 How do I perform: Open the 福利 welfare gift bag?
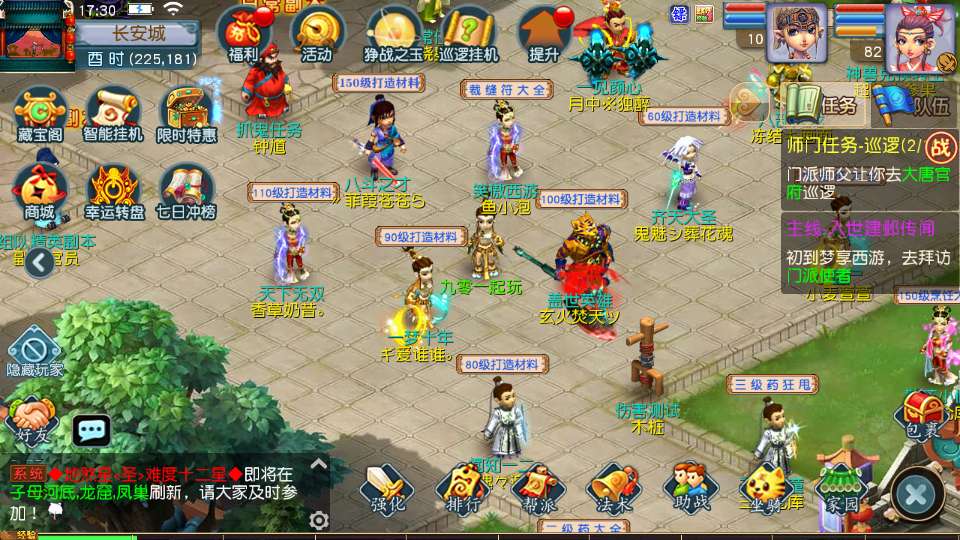[x=245, y=32]
